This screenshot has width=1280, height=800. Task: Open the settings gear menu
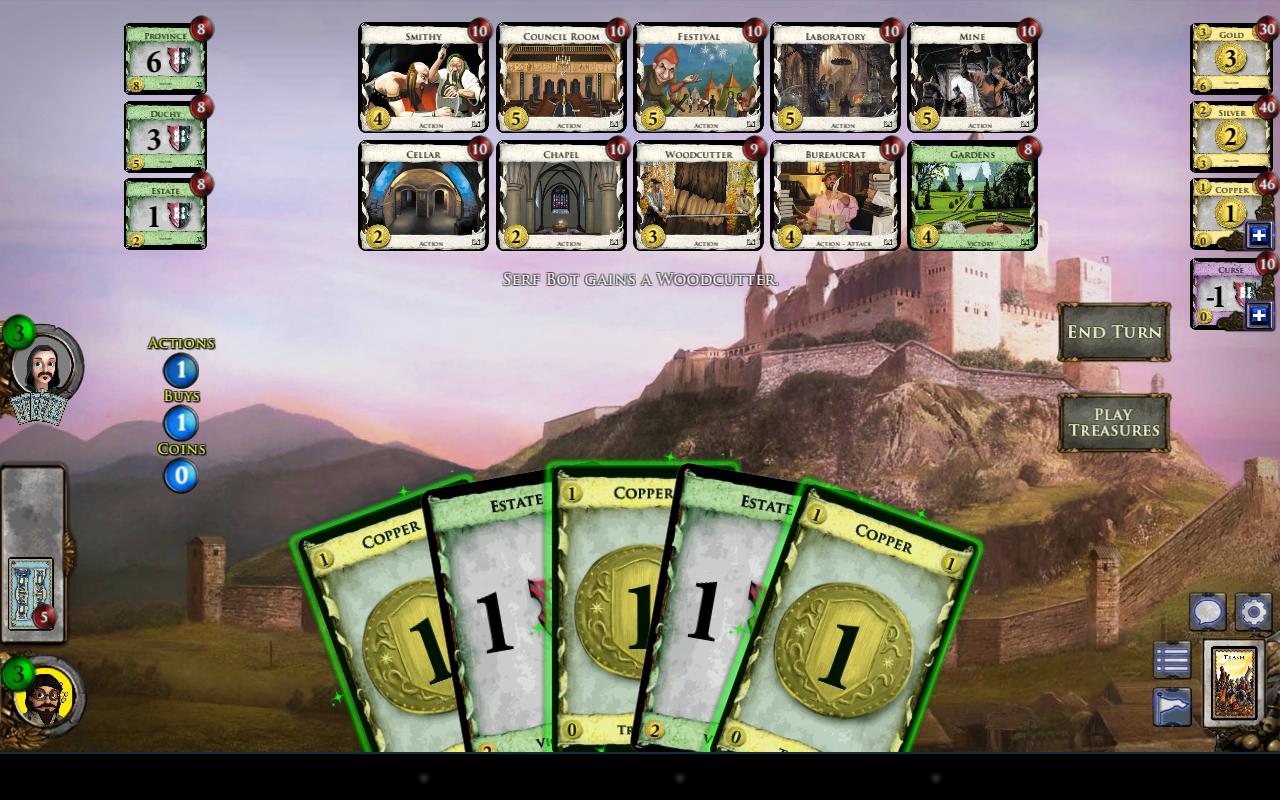pyautogui.click(x=1253, y=611)
